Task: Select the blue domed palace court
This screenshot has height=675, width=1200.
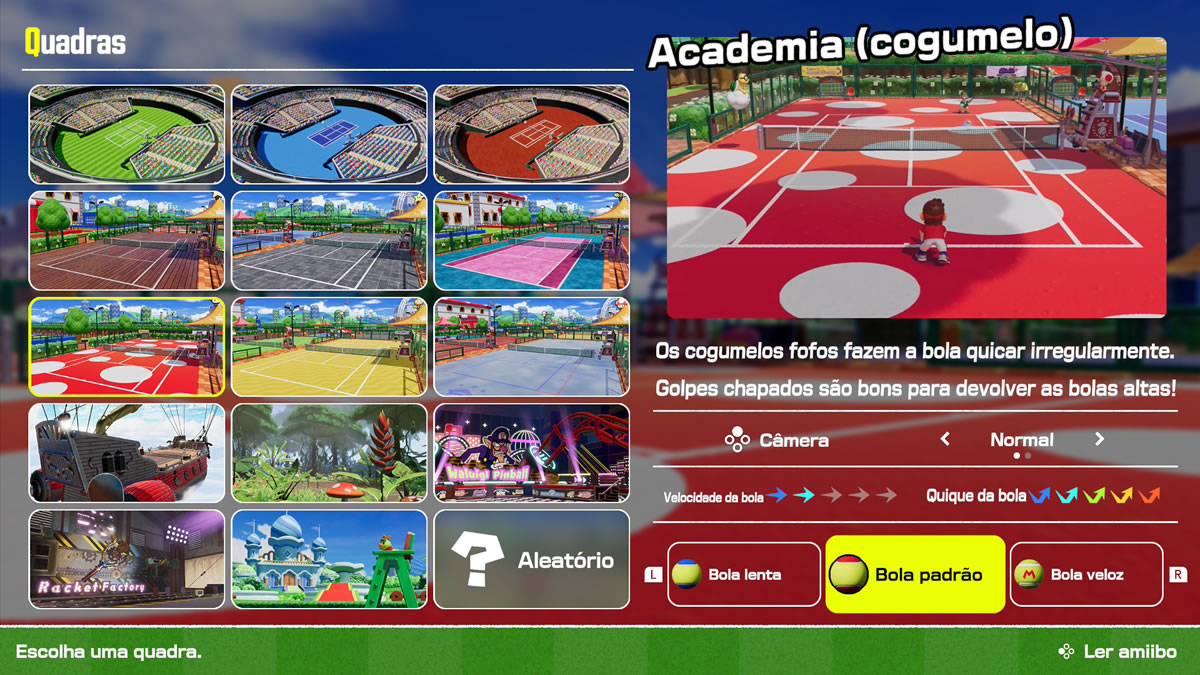Action: click(x=329, y=559)
